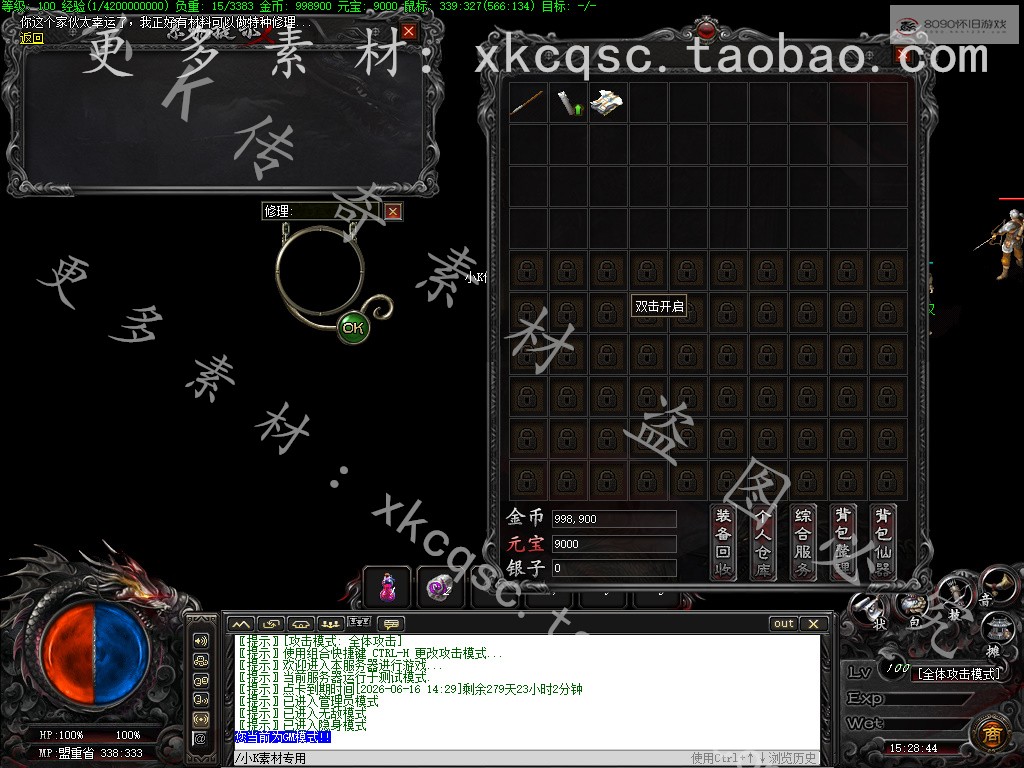
Task: Toggle the sound speaker icon beside chat
Action: pyautogui.click(x=201, y=641)
